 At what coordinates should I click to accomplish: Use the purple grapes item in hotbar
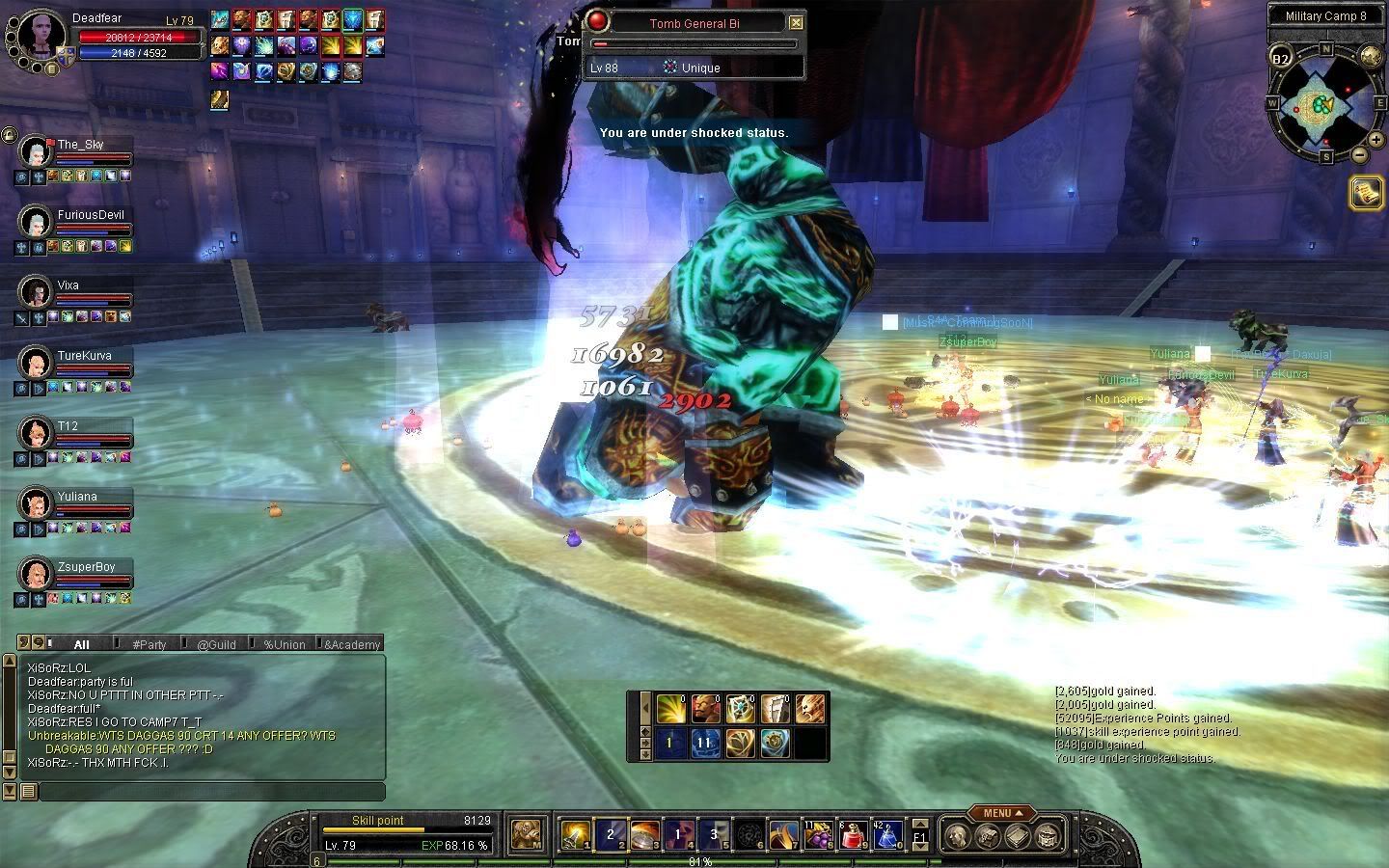tap(818, 835)
